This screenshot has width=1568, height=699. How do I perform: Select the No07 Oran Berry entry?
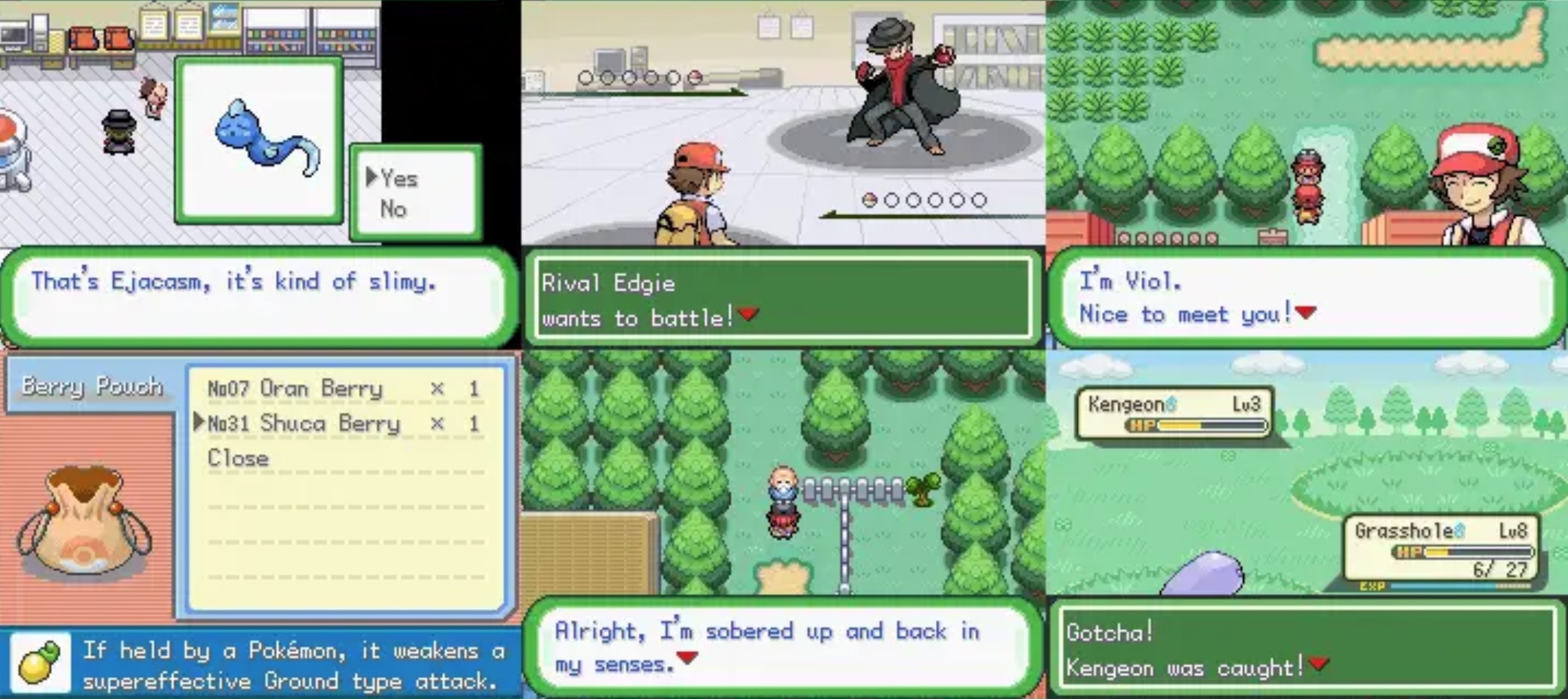(295, 389)
